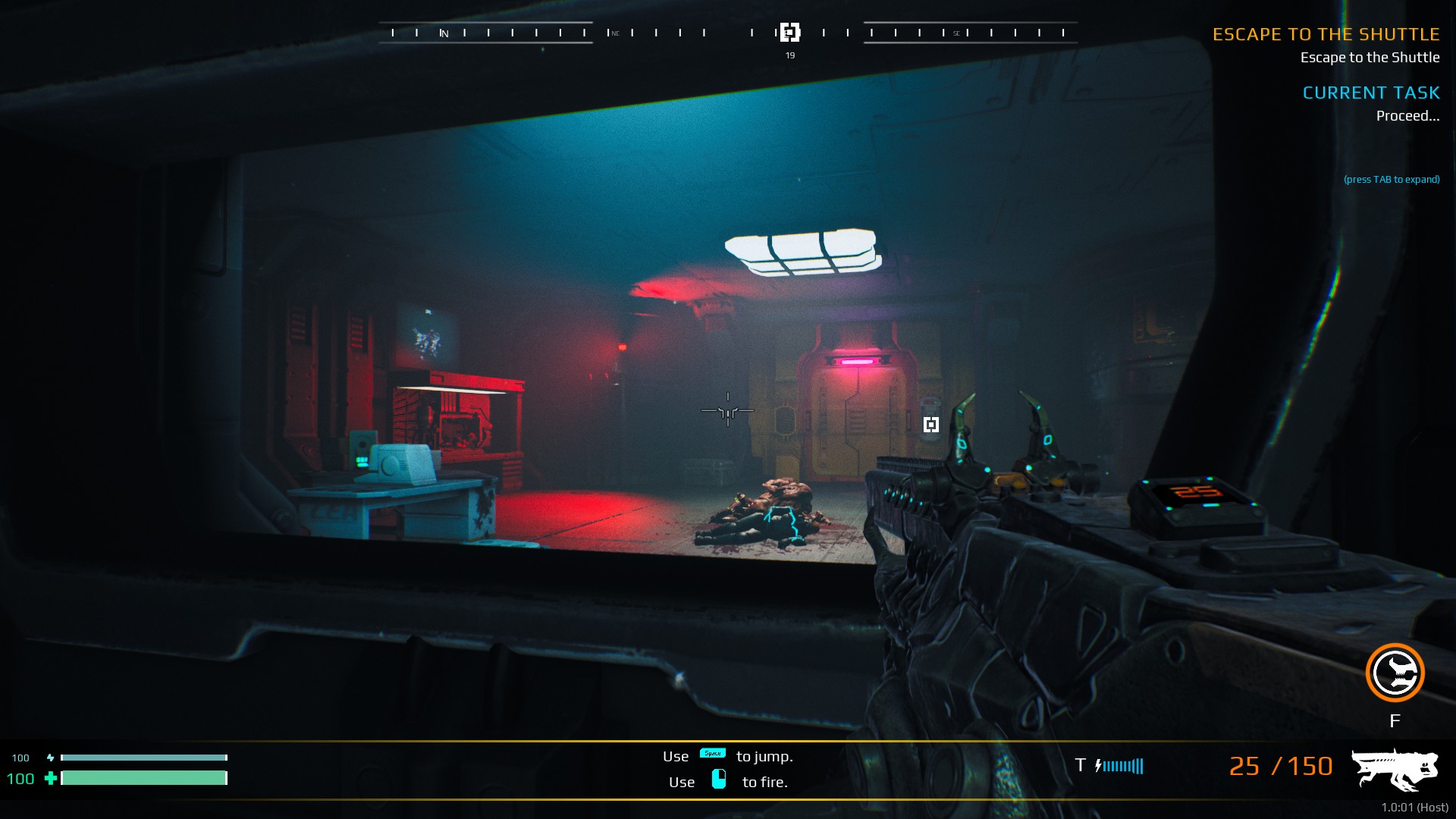
Task: Expand the Current Task panel
Action: [1371, 93]
